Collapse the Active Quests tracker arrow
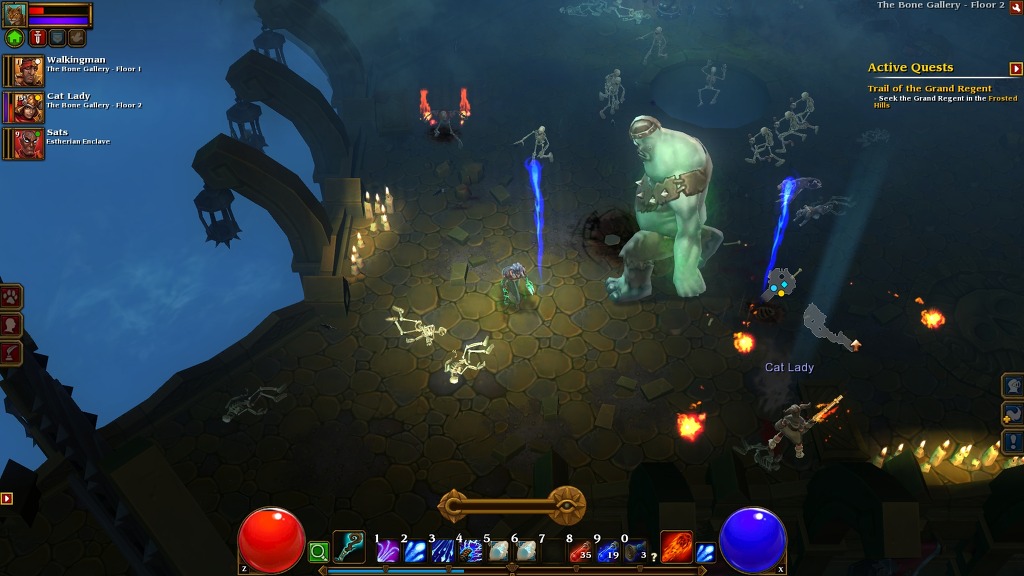The image size is (1024, 576). click(1016, 69)
